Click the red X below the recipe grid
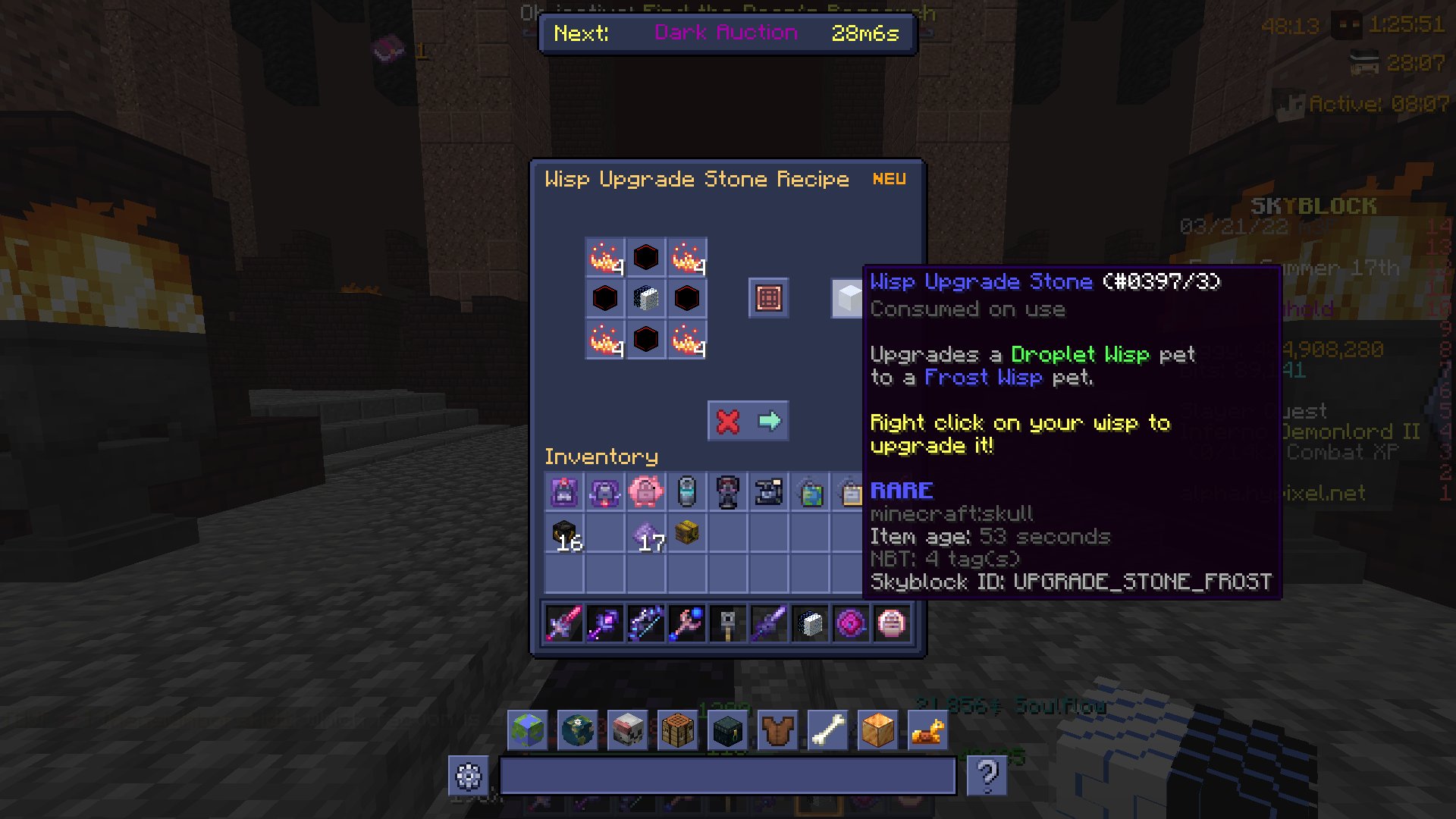 726,421
